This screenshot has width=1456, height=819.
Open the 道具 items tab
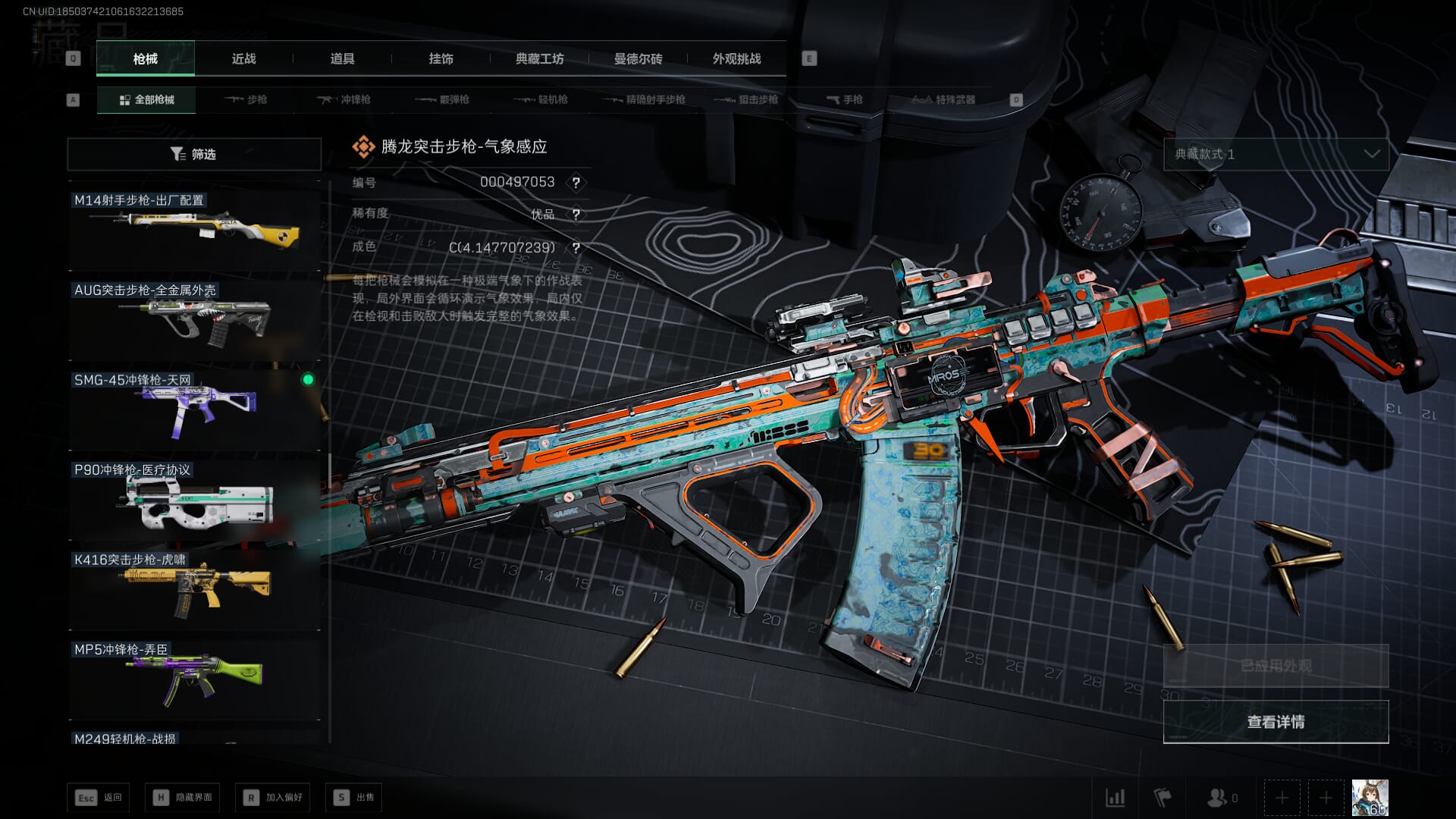tap(342, 59)
